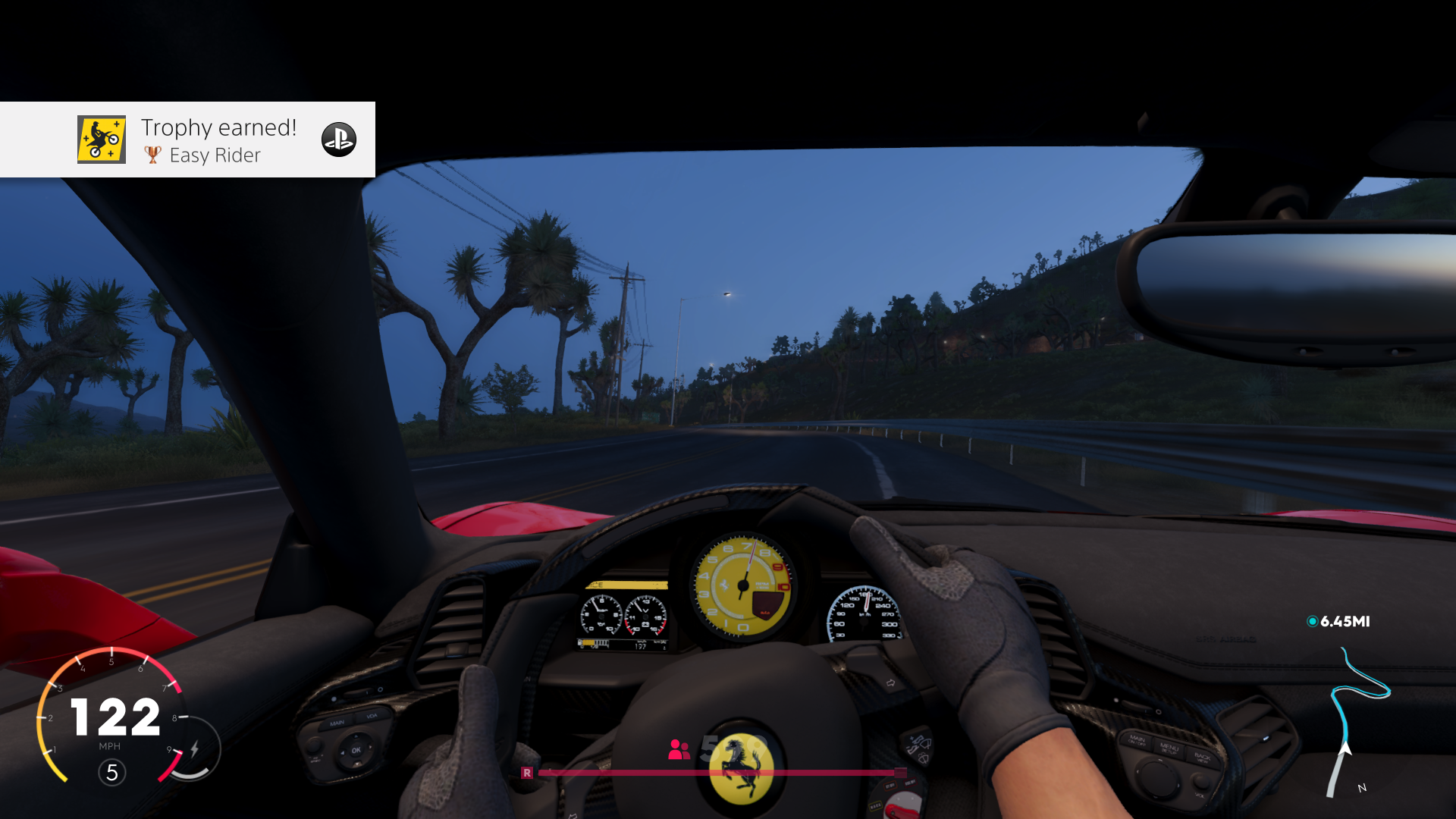Click the Easy Rider trophy icon
Image resolution: width=1456 pixels, height=819 pixels.
(152, 155)
